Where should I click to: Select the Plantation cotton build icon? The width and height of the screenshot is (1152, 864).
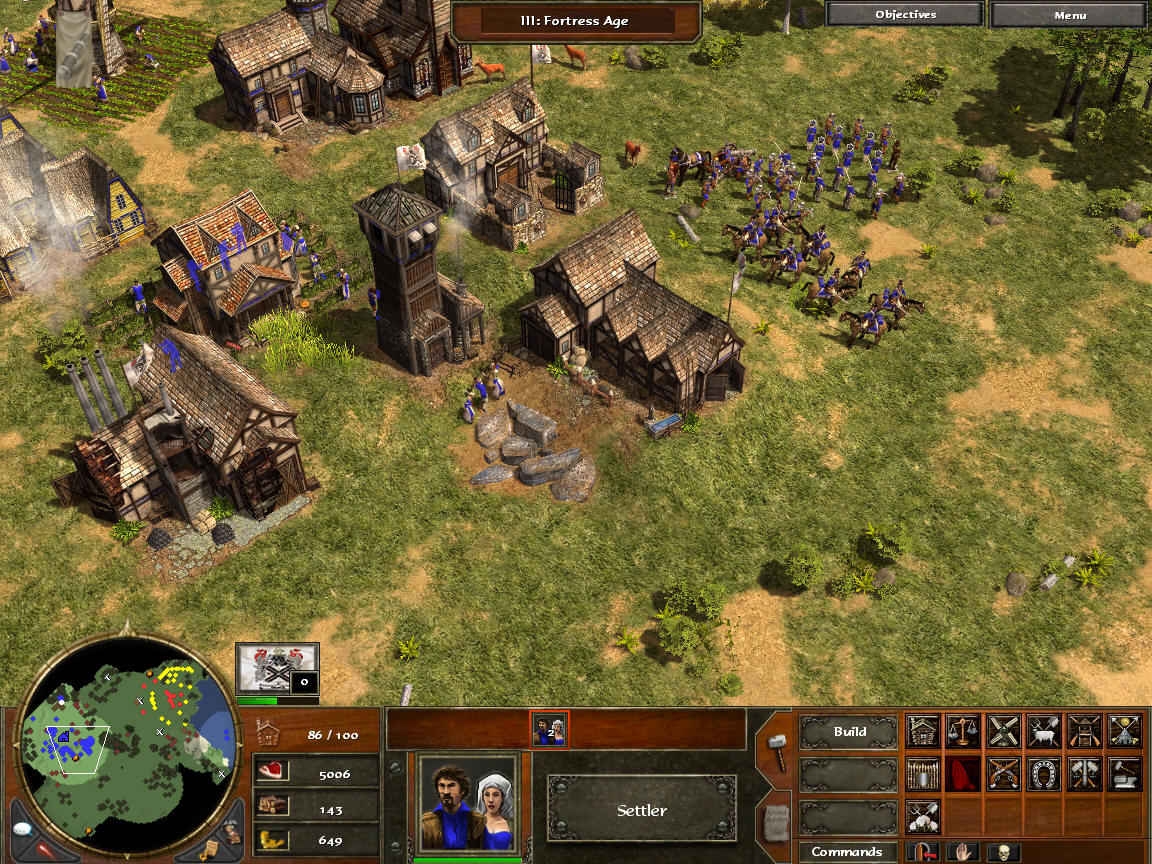(923, 816)
